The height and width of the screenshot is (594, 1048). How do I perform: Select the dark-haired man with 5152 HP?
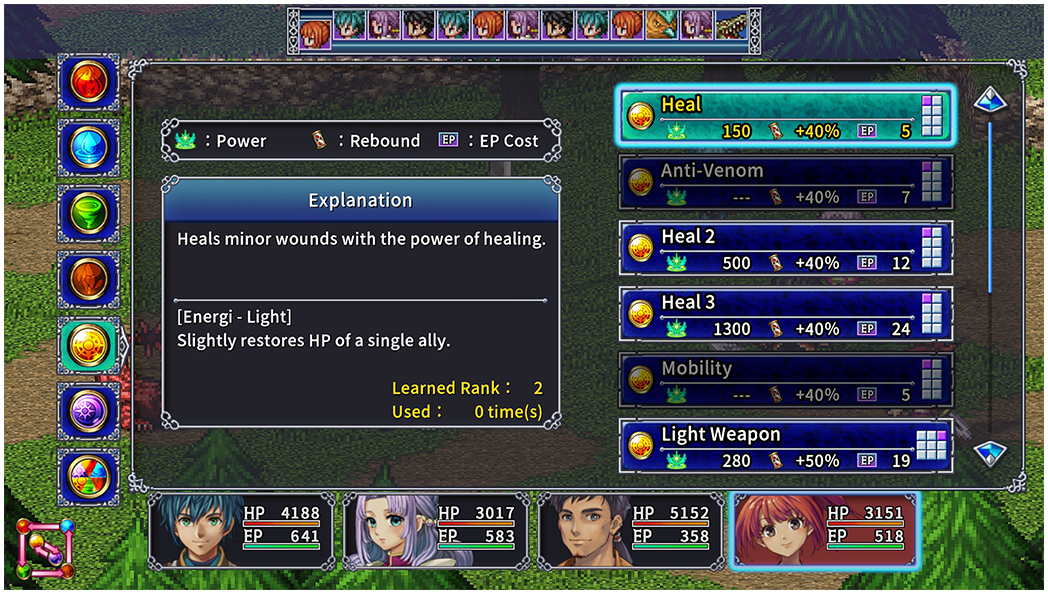click(x=629, y=531)
